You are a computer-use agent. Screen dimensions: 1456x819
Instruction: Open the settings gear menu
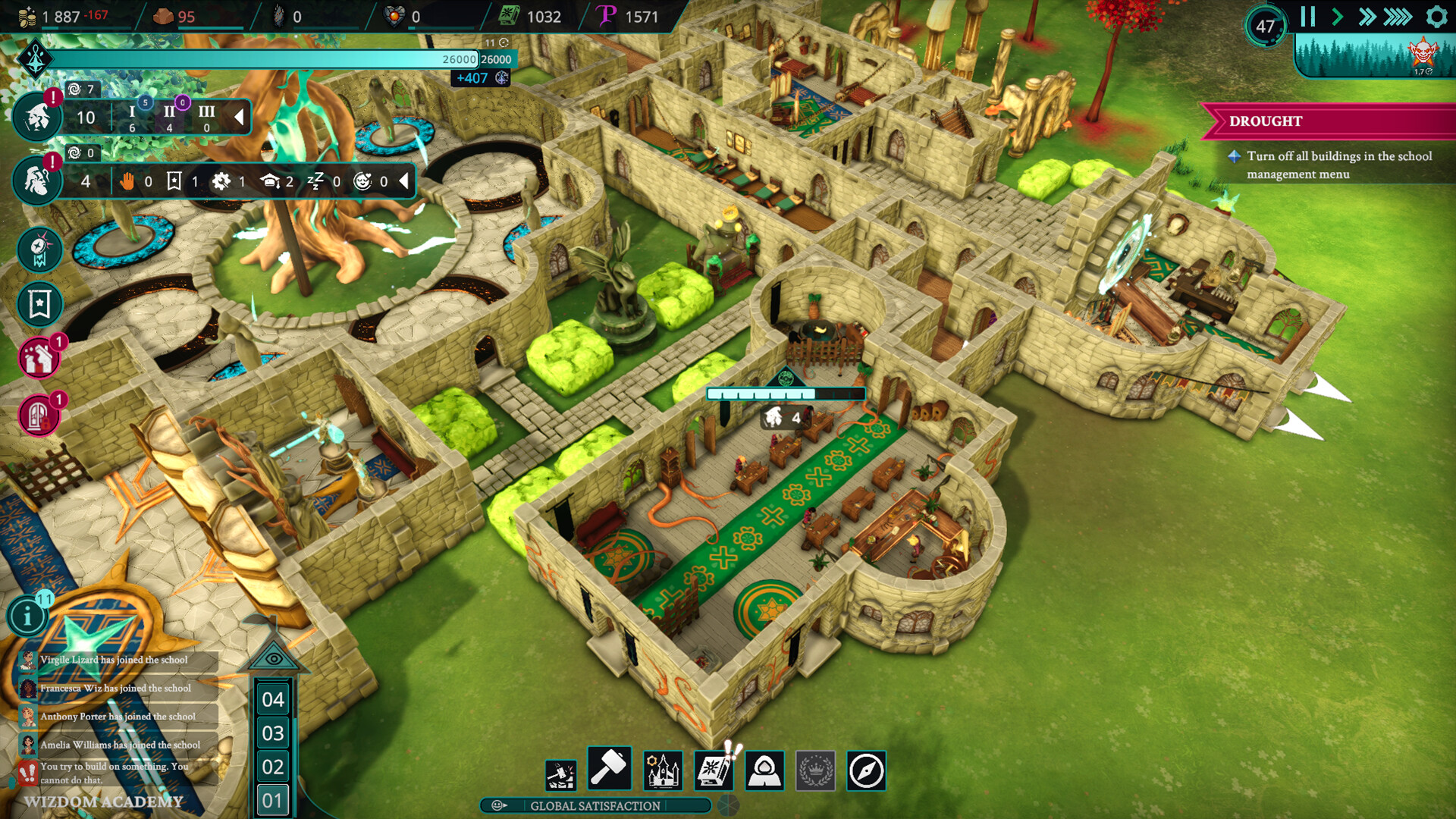coord(1436,17)
